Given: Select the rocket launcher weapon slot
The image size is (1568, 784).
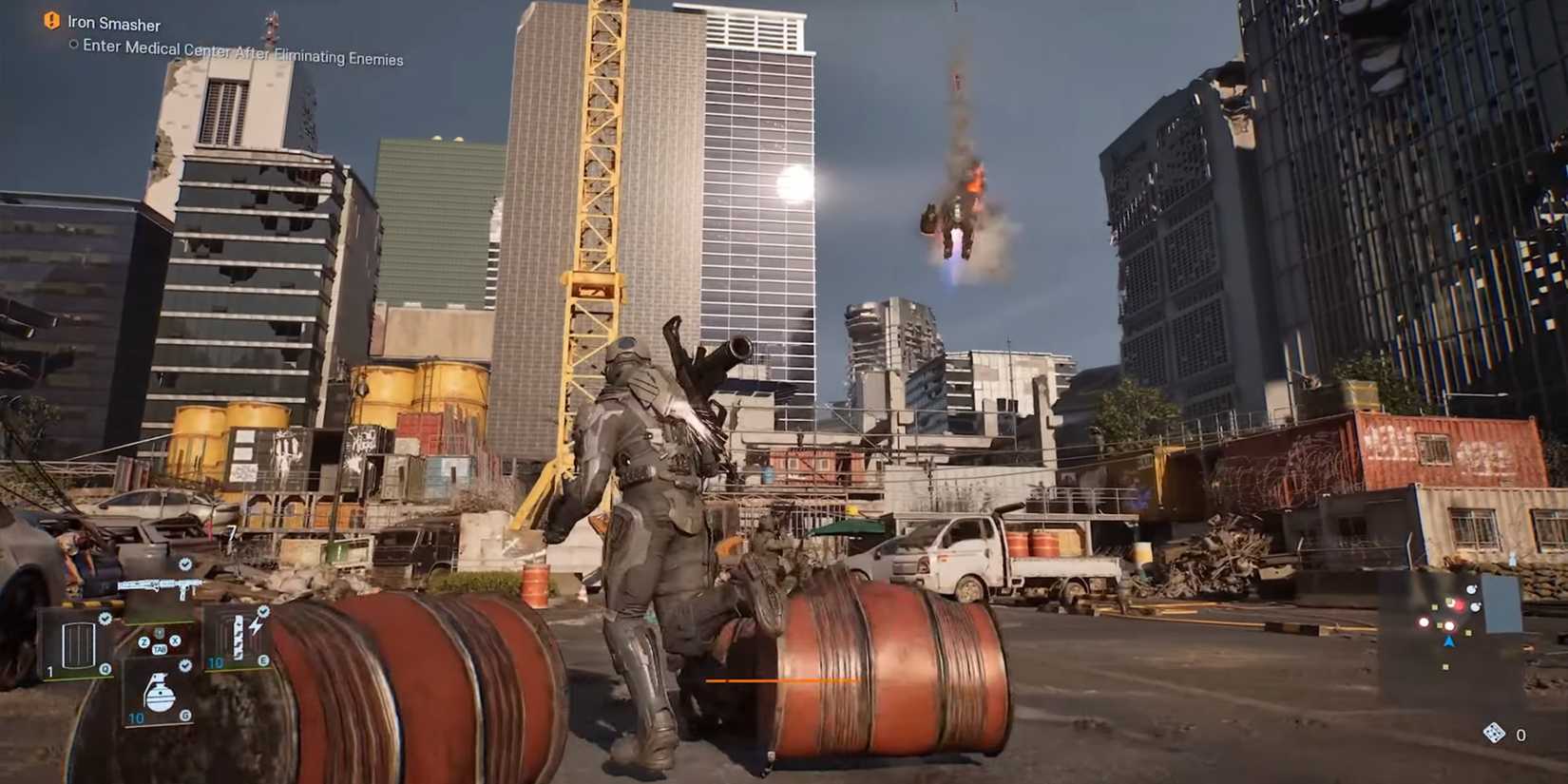Looking at the screenshot, I should click(157, 586).
